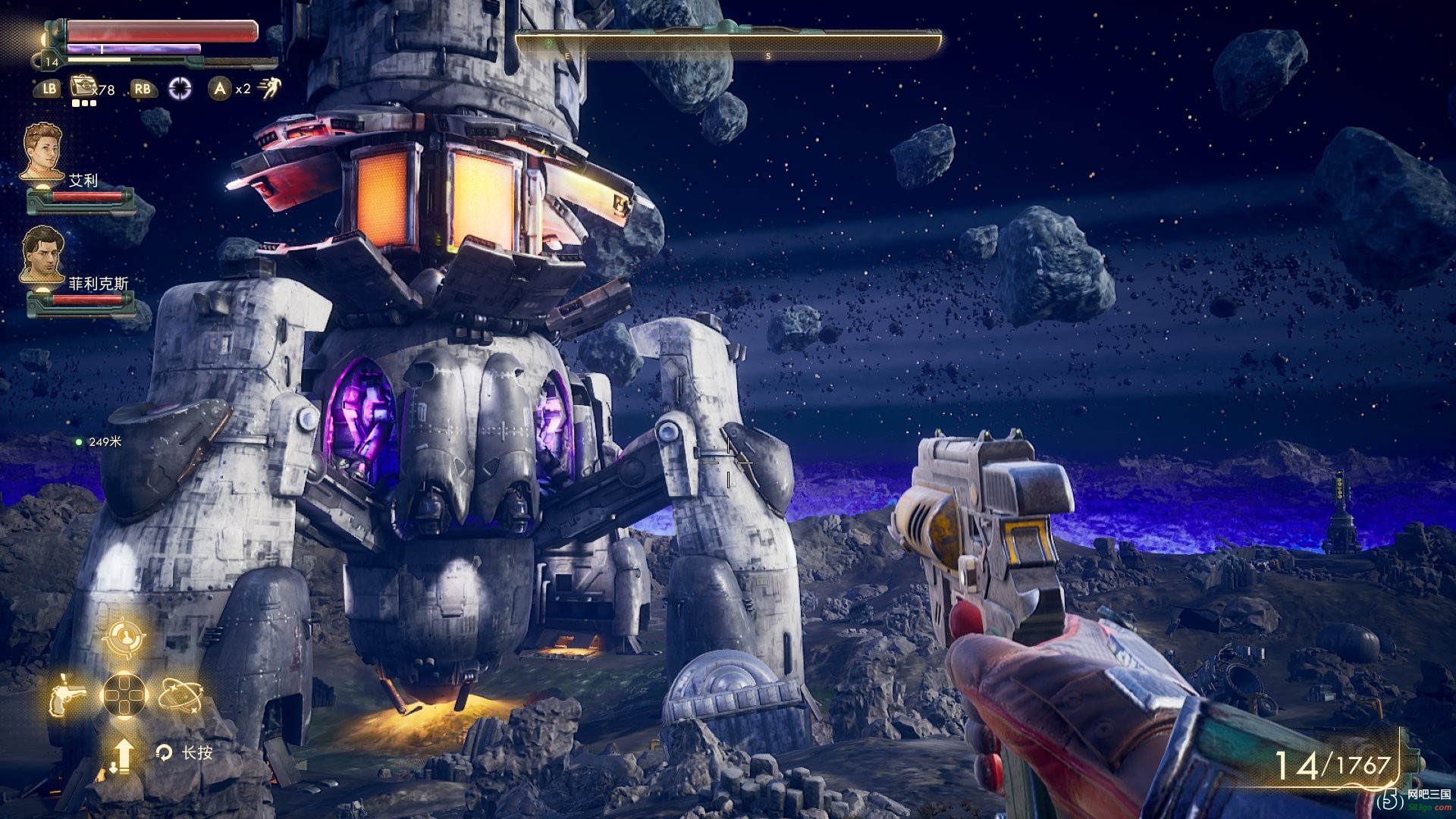Click the d-pad selector wheel center
The image size is (1456, 819).
pyautogui.click(x=124, y=695)
